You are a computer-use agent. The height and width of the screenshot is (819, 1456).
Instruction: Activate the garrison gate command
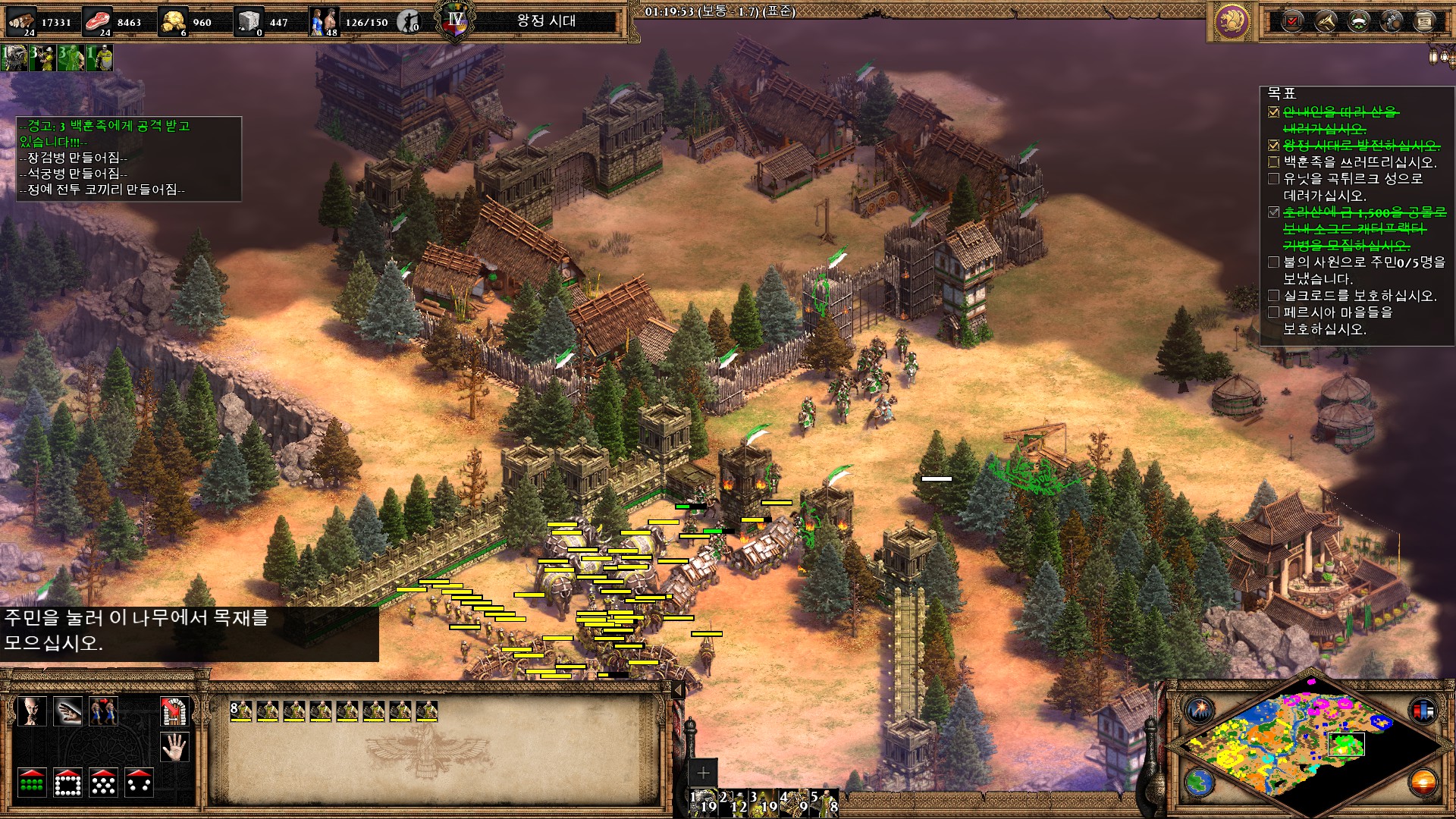coord(174,711)
